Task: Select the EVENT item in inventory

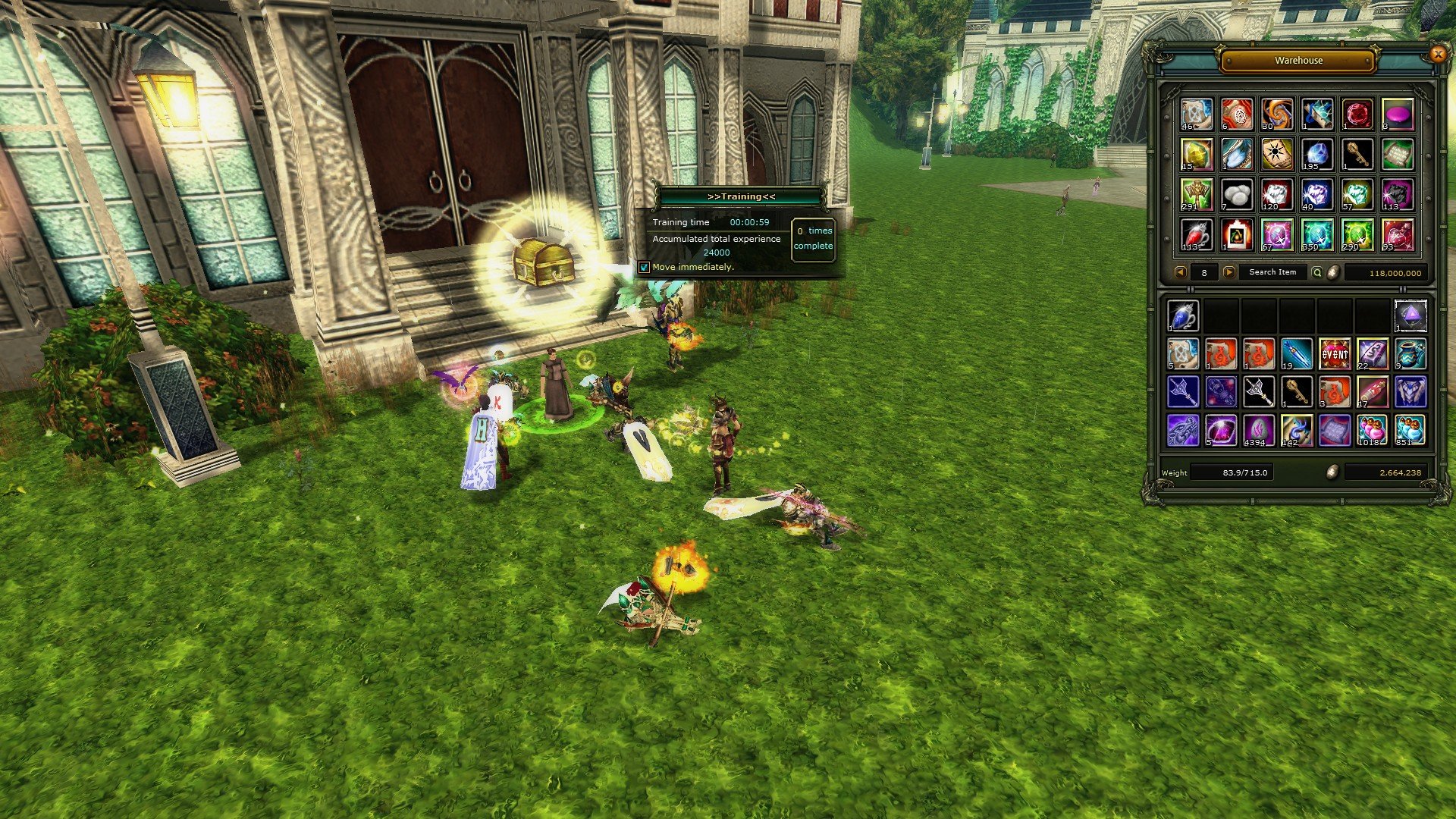Action: point(1335,353)
